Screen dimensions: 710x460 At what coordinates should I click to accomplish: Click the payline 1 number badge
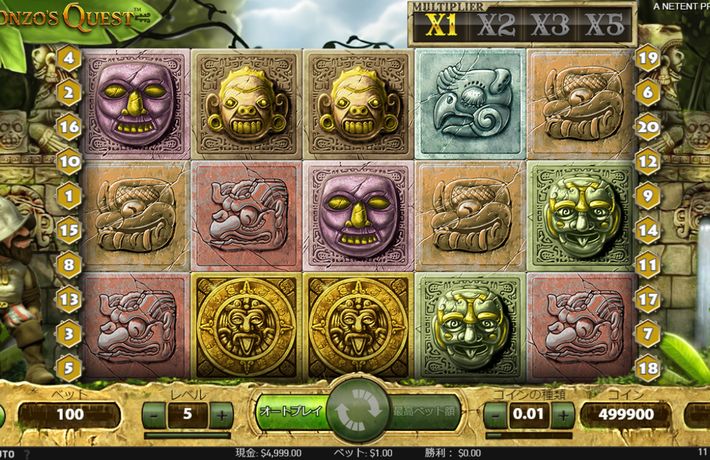[69, 196]
